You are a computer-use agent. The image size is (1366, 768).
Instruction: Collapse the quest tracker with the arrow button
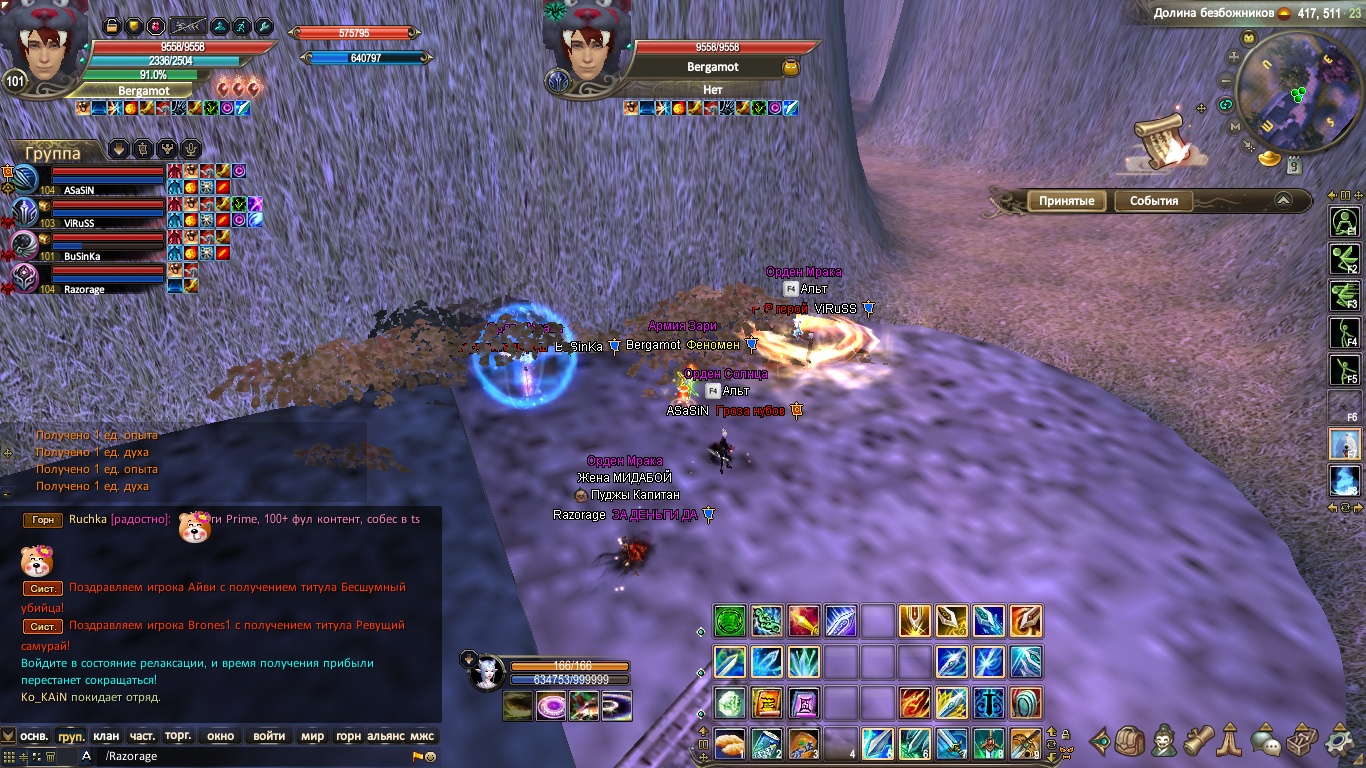[x=1283, y=201]
